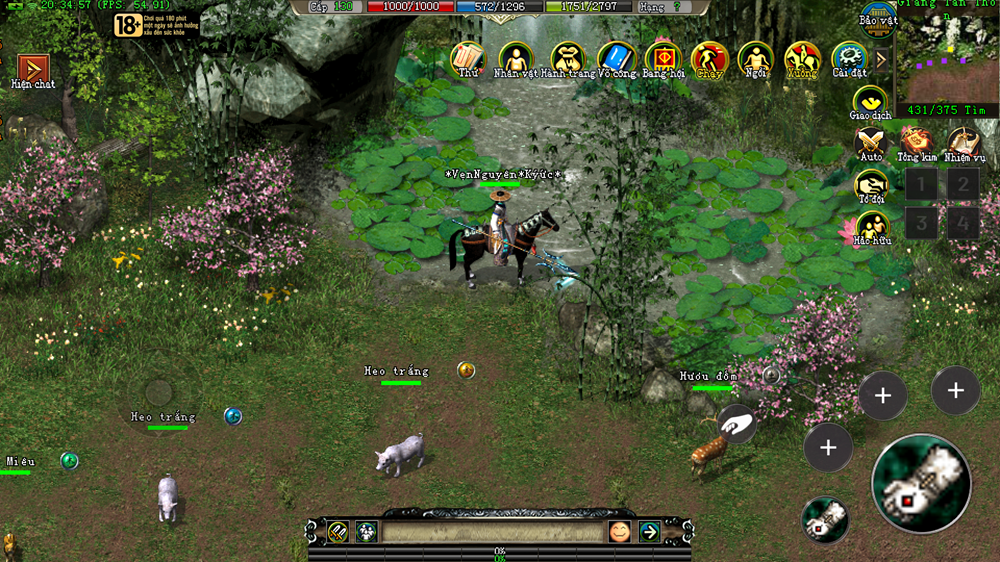The width and height of the screenshot is (1000, 562).
Task: Tap the large gauntlet attack button
Action: pos(921,483)
